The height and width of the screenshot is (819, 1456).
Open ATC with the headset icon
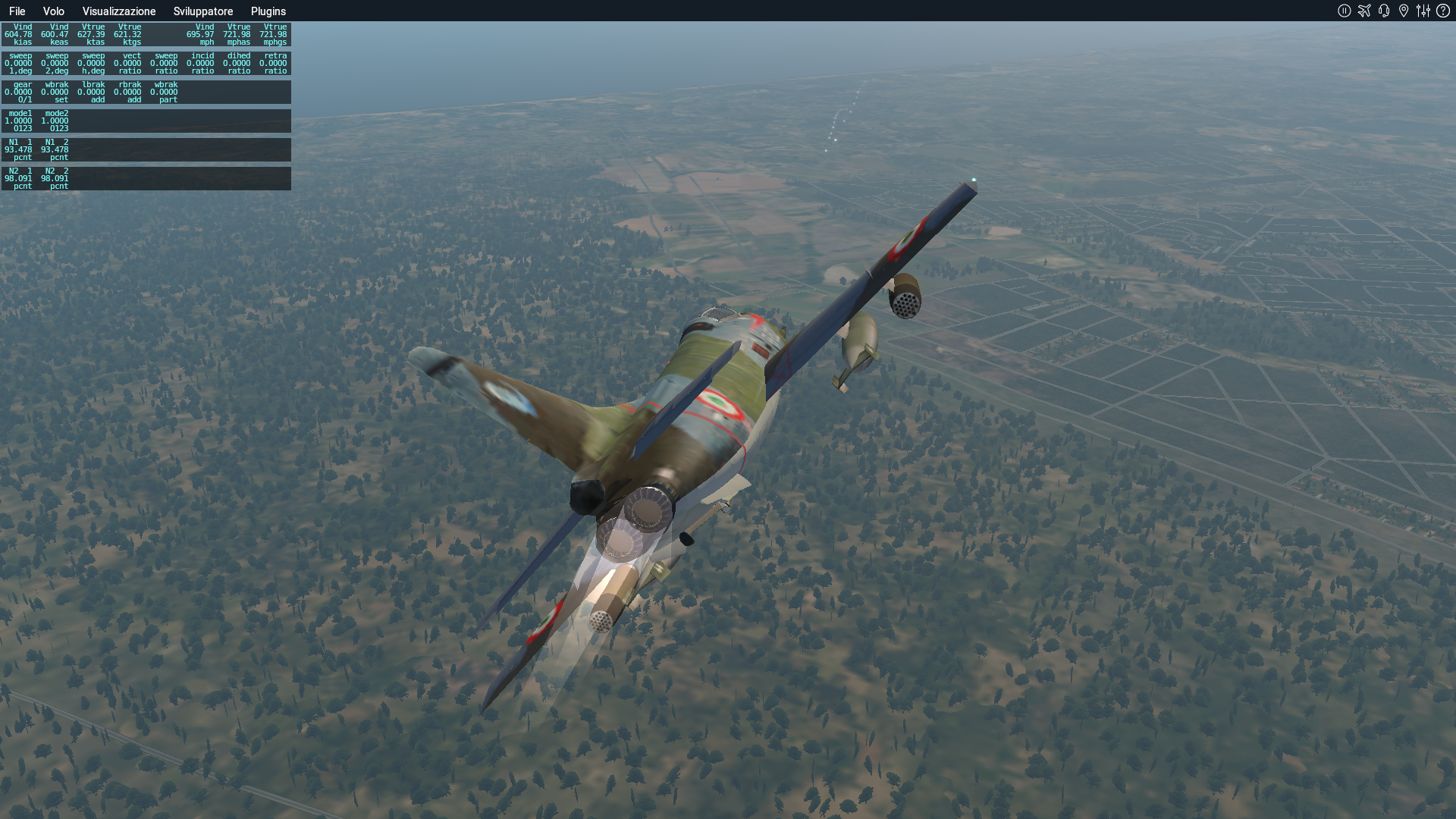1384,11
